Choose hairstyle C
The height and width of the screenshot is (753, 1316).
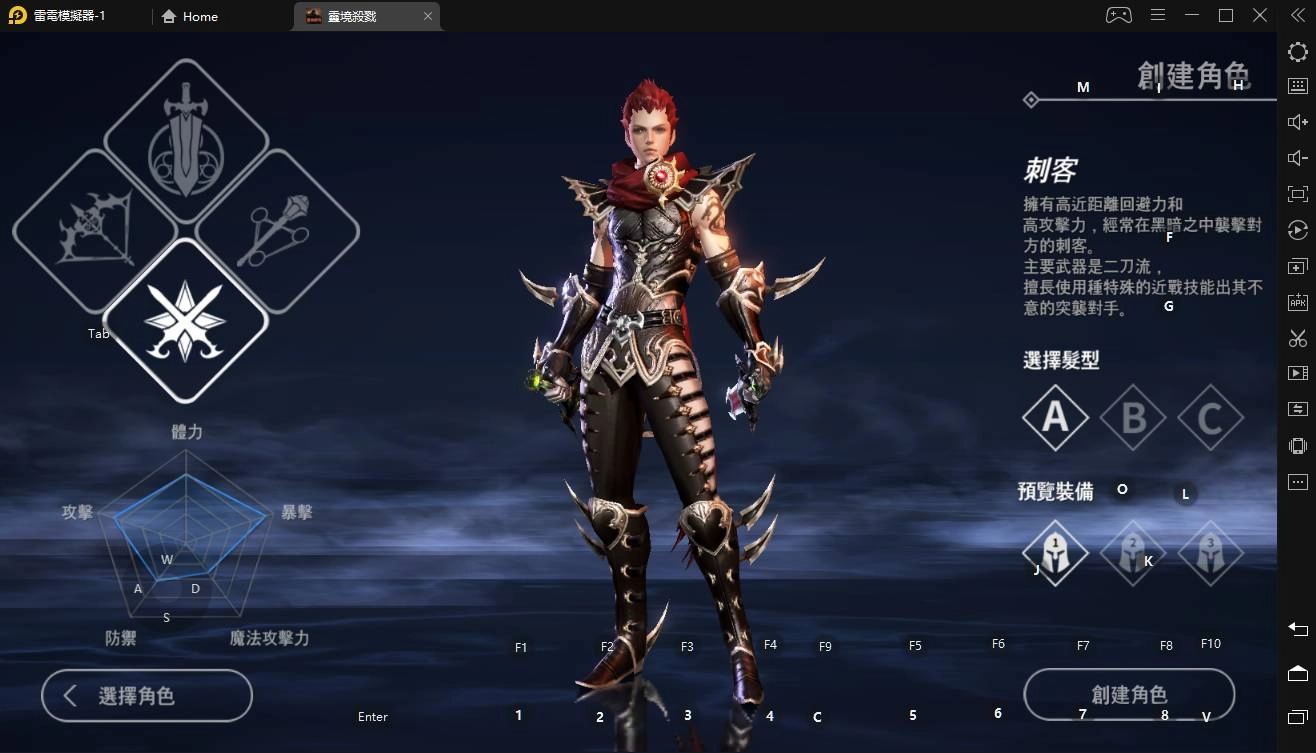click(1210, 417)
